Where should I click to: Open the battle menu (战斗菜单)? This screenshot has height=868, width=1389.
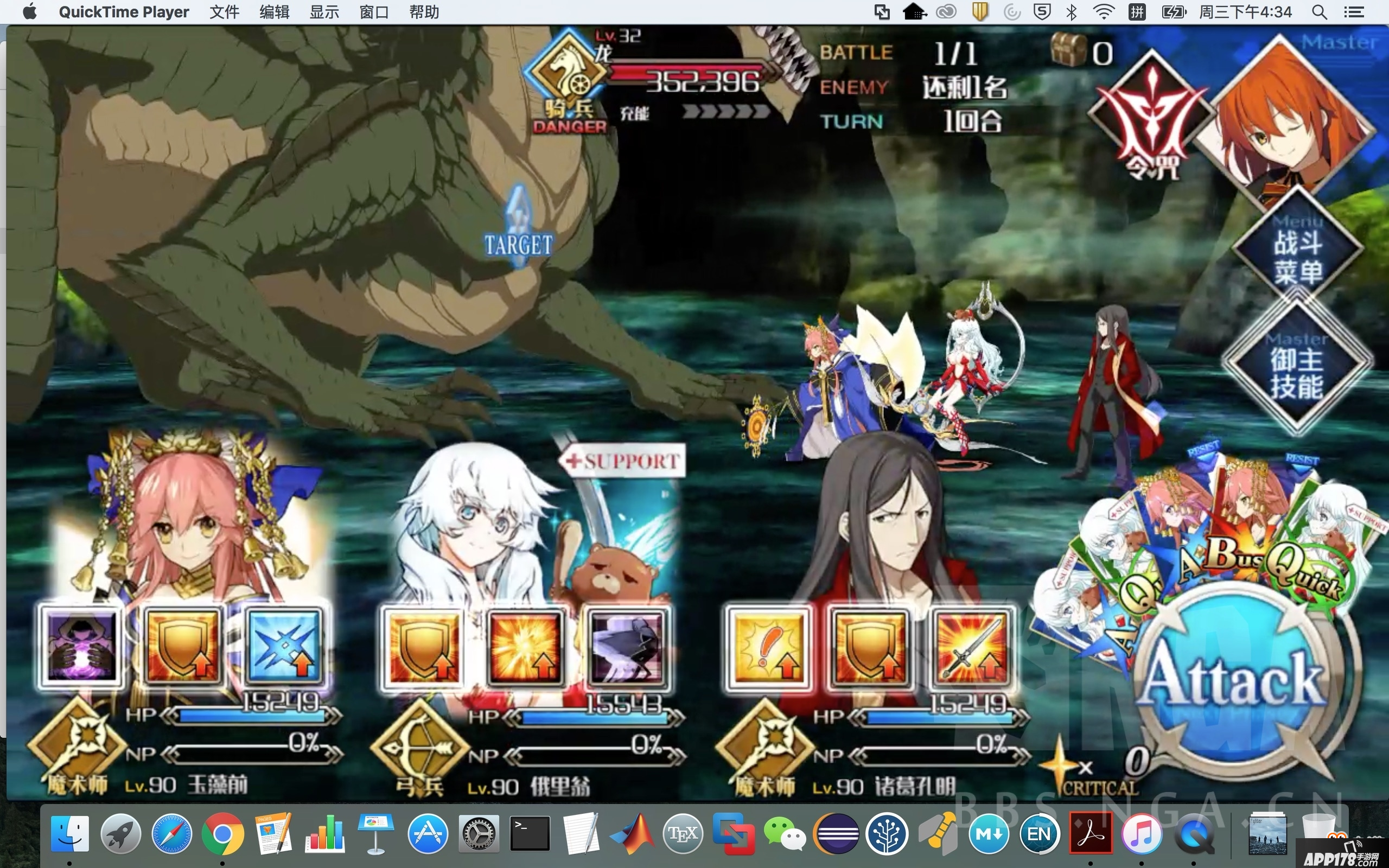(1298, 257)
